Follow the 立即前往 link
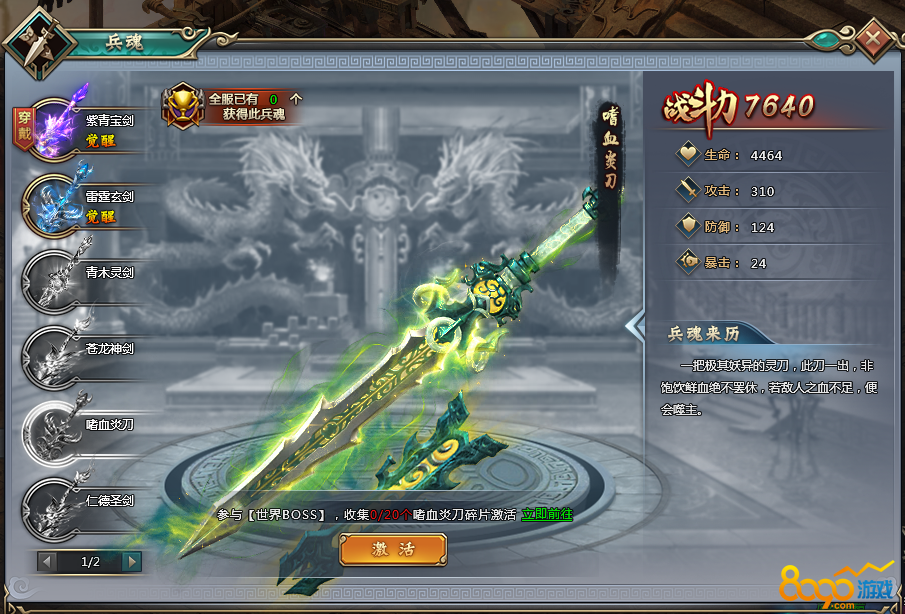Screen dimensions: 905x614 pos(547,514)
